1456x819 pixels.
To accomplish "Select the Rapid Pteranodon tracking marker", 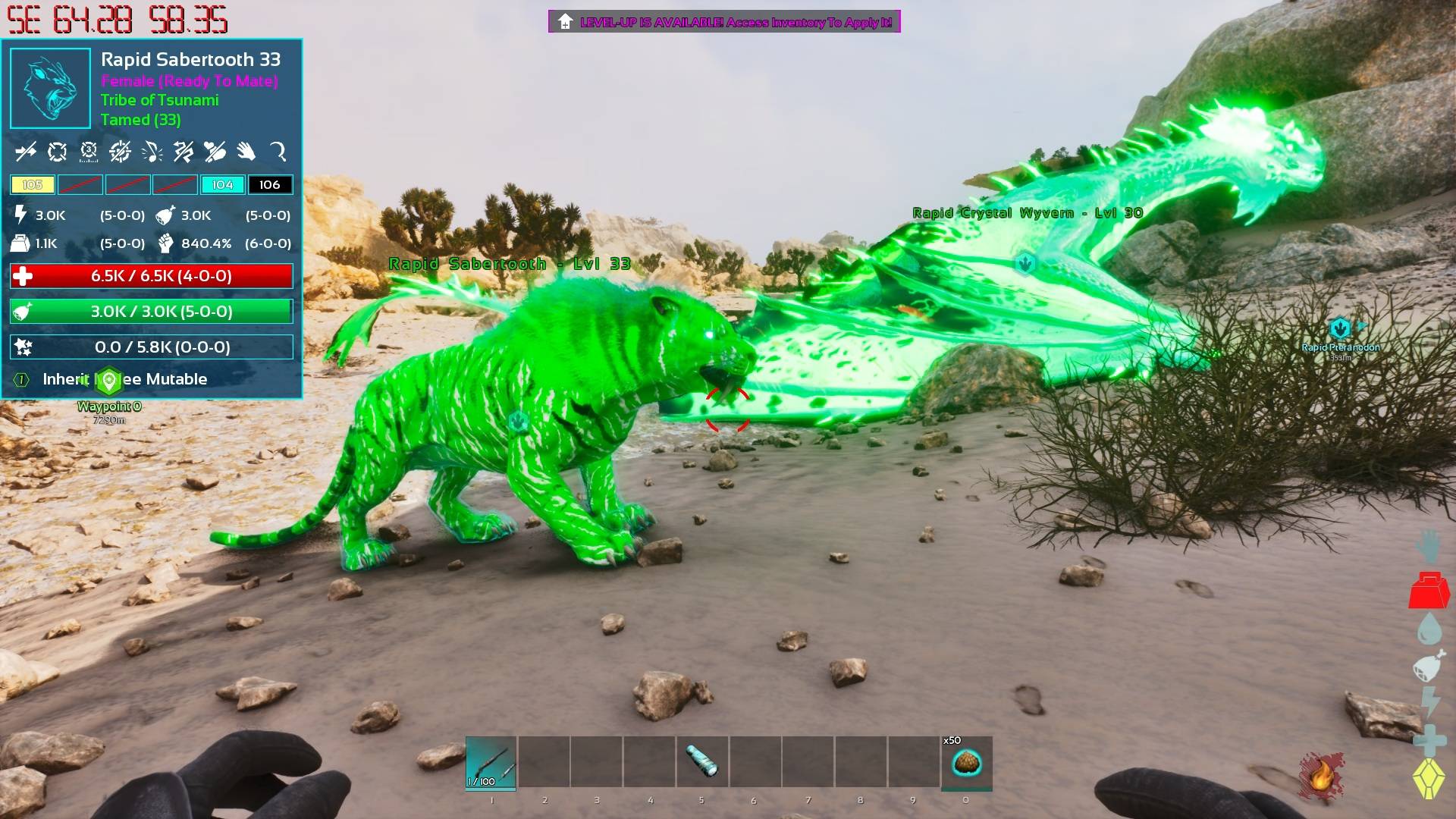I will (1340, 329).
